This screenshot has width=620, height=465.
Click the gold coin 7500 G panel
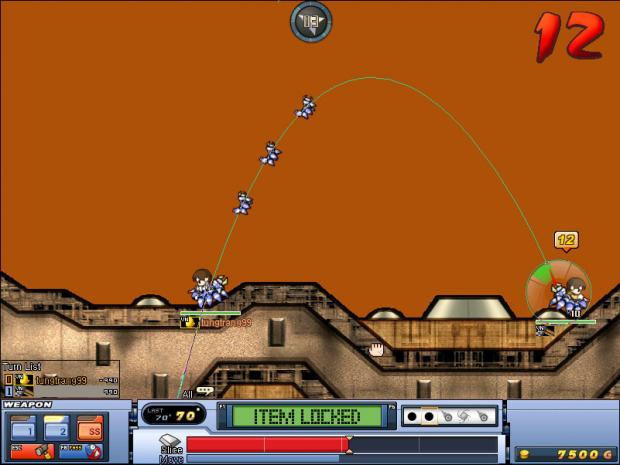[x=563, y=454]
